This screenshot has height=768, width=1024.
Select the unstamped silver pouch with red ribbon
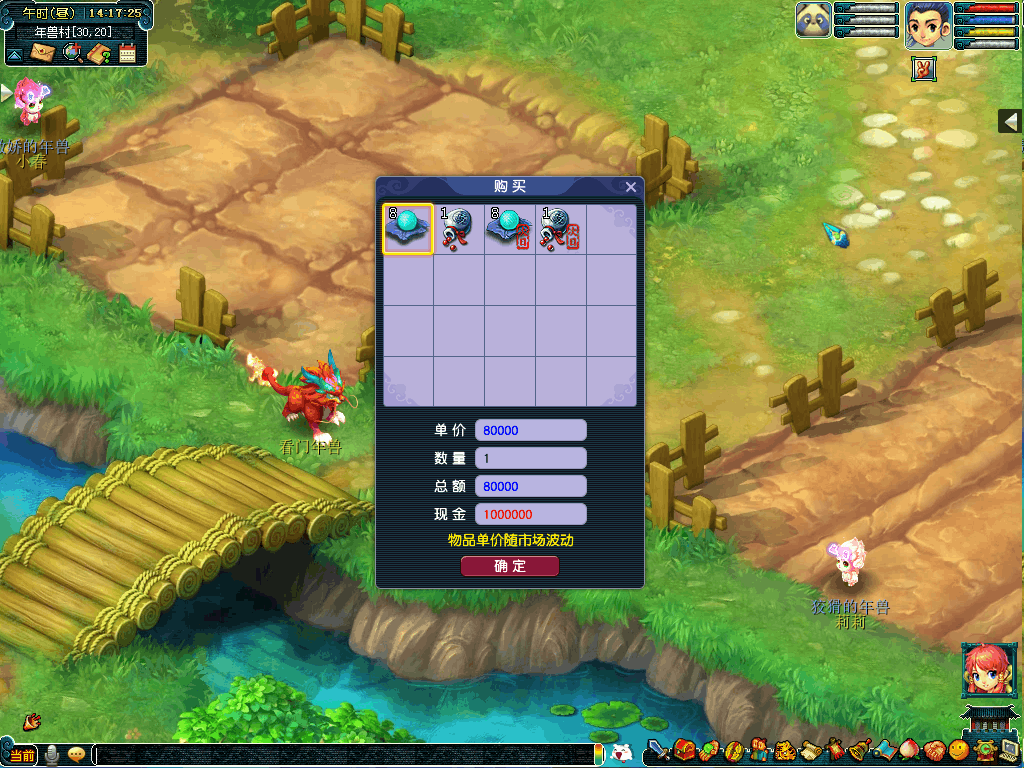459,229
